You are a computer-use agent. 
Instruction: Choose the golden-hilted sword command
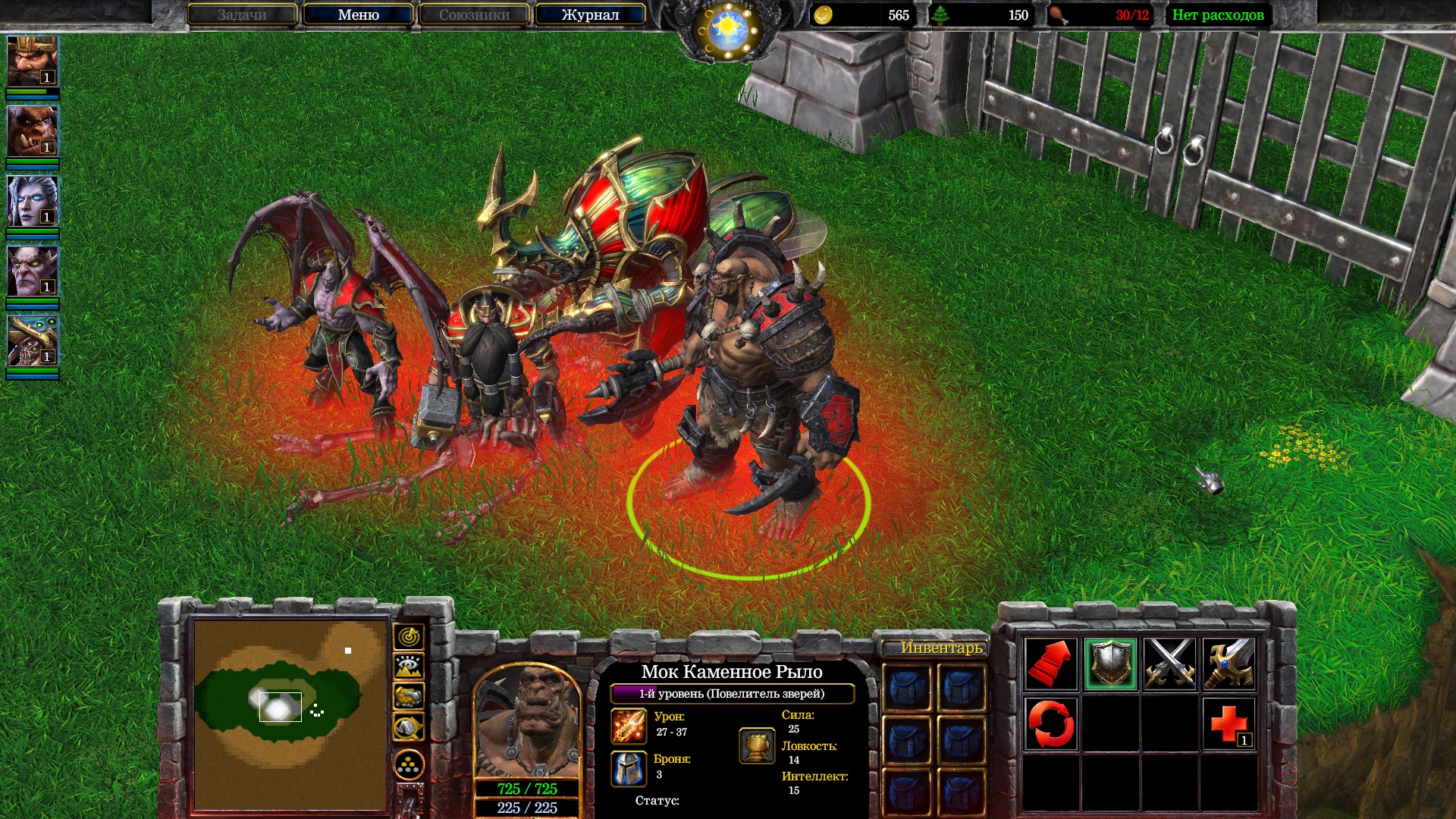[x=1228, y=664]
